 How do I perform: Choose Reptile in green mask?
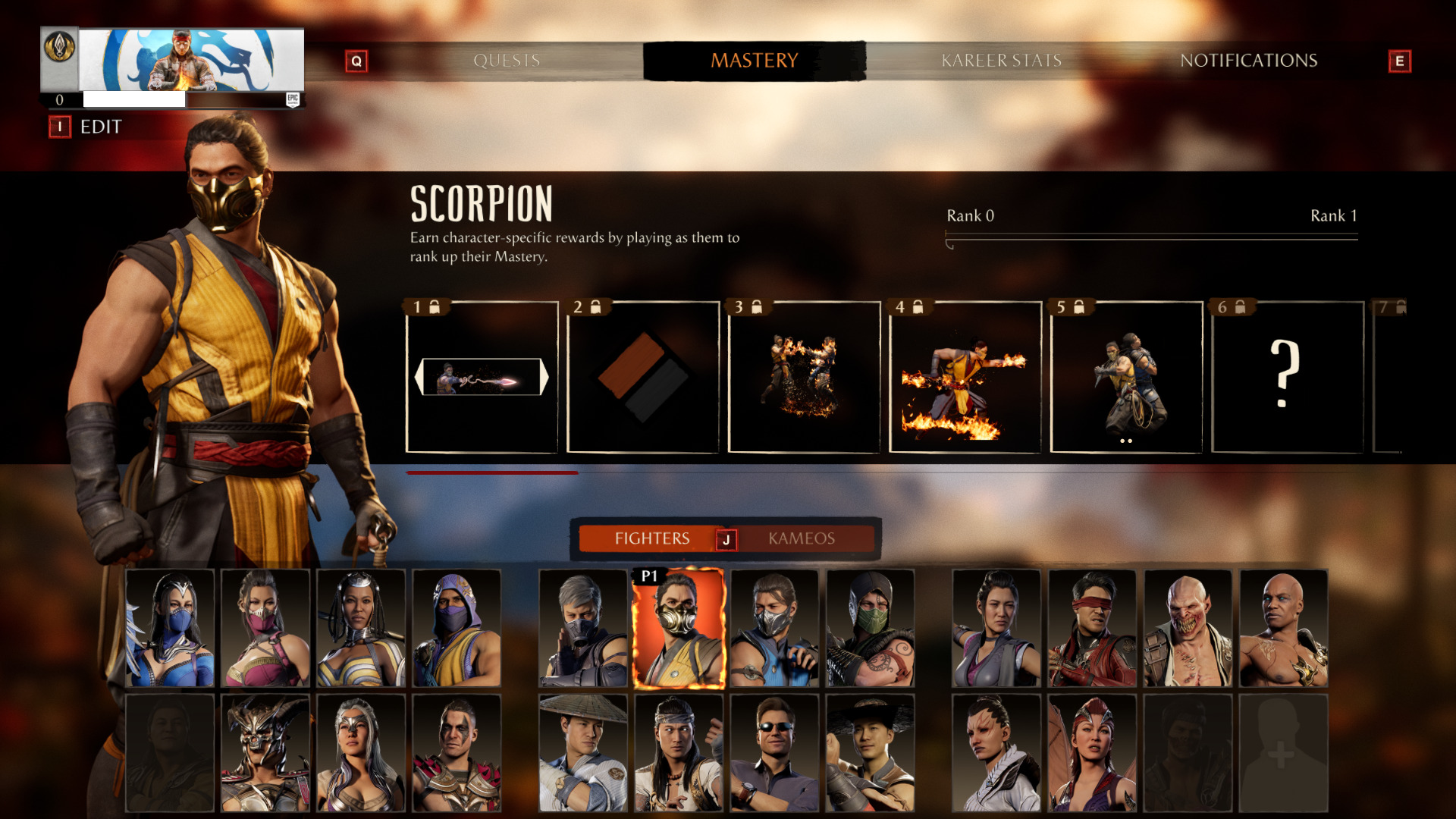click(x=870, y=629)
